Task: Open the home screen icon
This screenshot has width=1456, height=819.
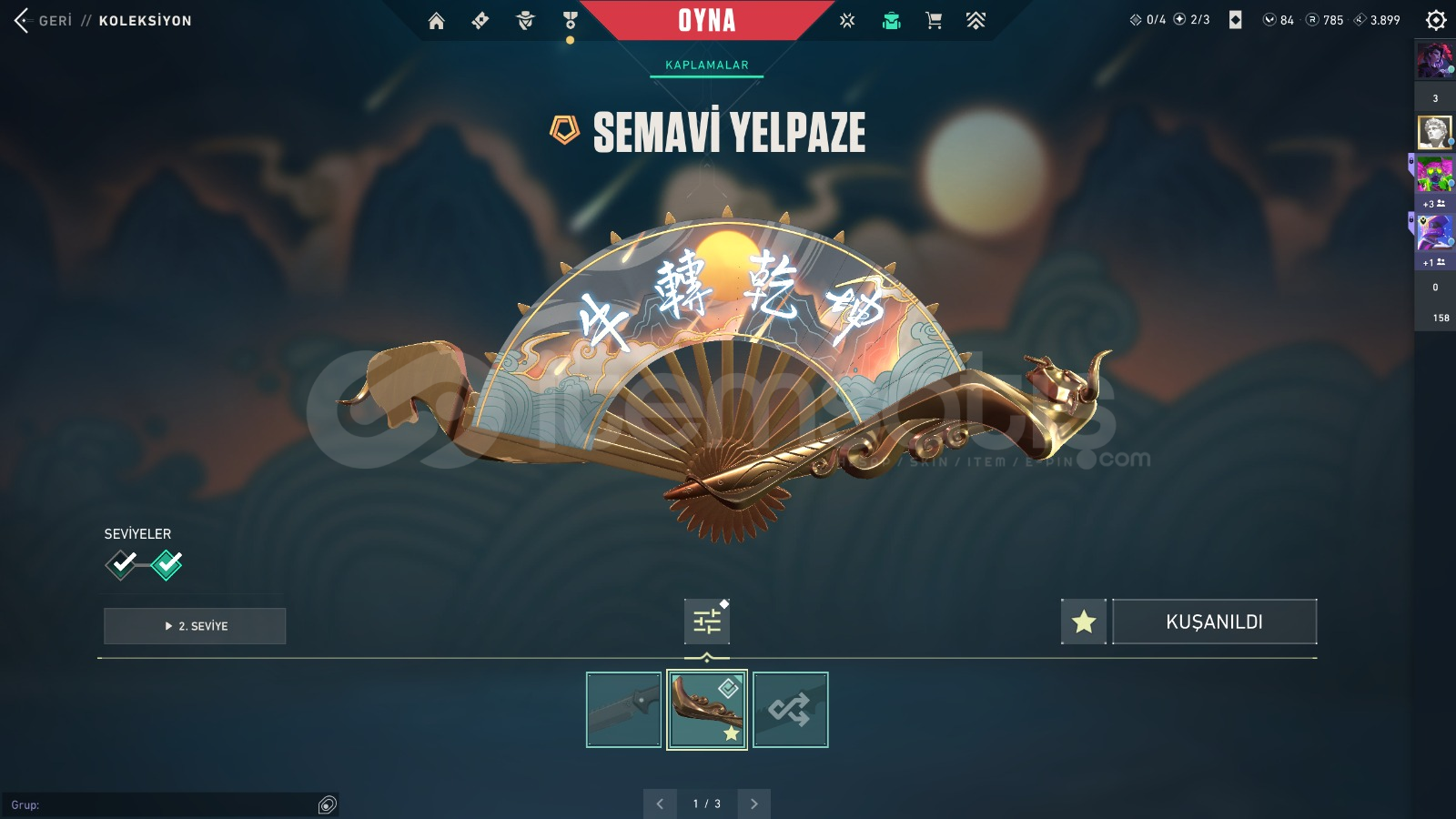Action: [437, 21]
